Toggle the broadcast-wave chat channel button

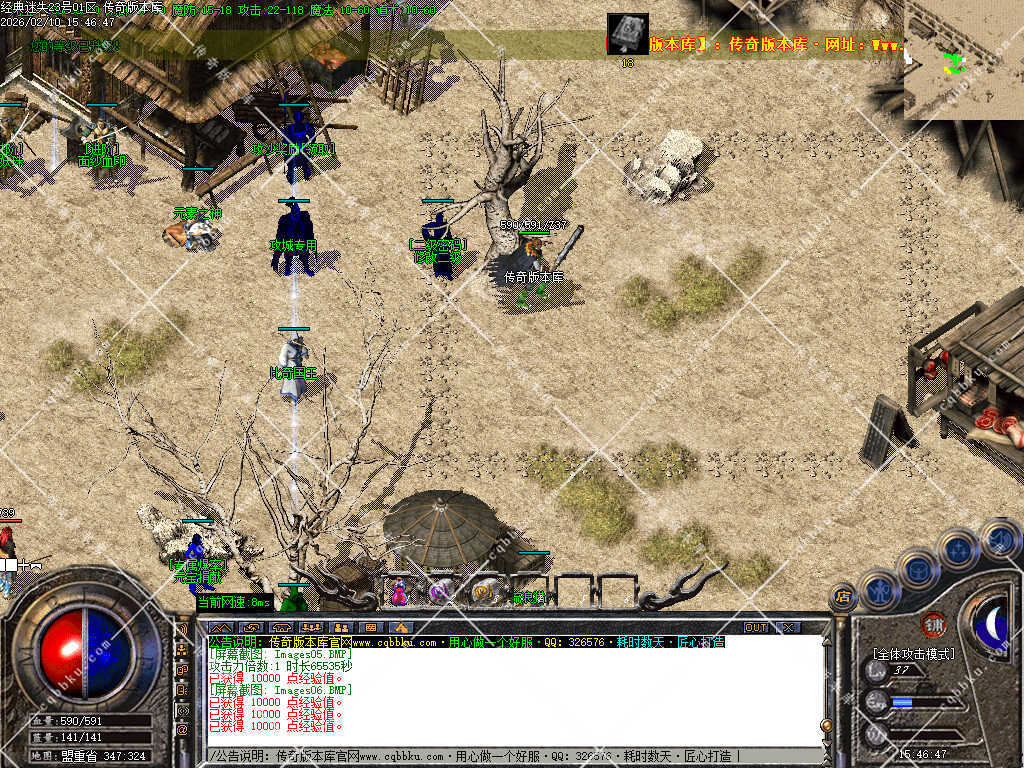182,709
